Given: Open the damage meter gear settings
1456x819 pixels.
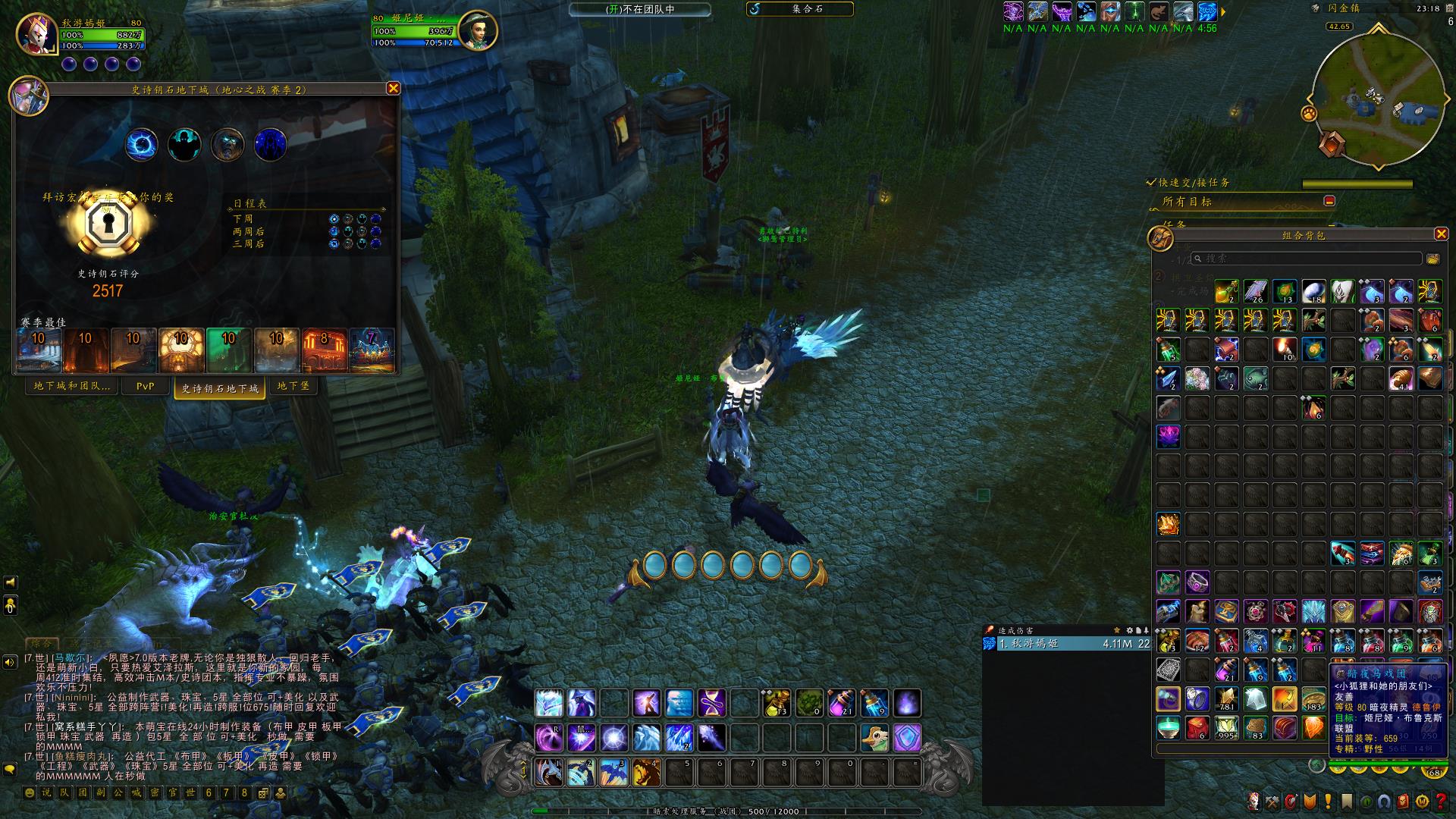Looking at the screenshot, I should point(1129,630).
